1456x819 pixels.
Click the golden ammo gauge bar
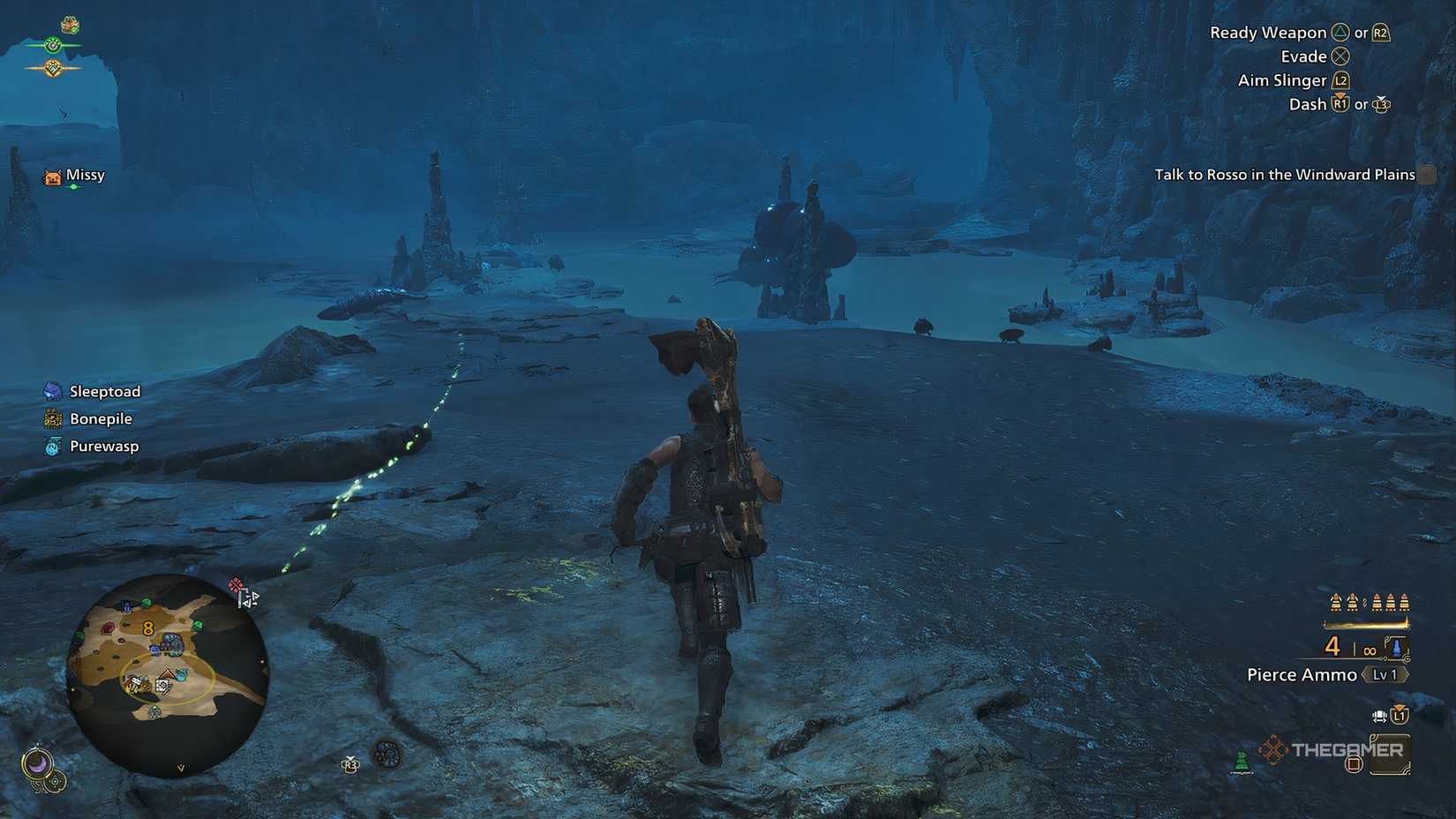[1366, 624]
